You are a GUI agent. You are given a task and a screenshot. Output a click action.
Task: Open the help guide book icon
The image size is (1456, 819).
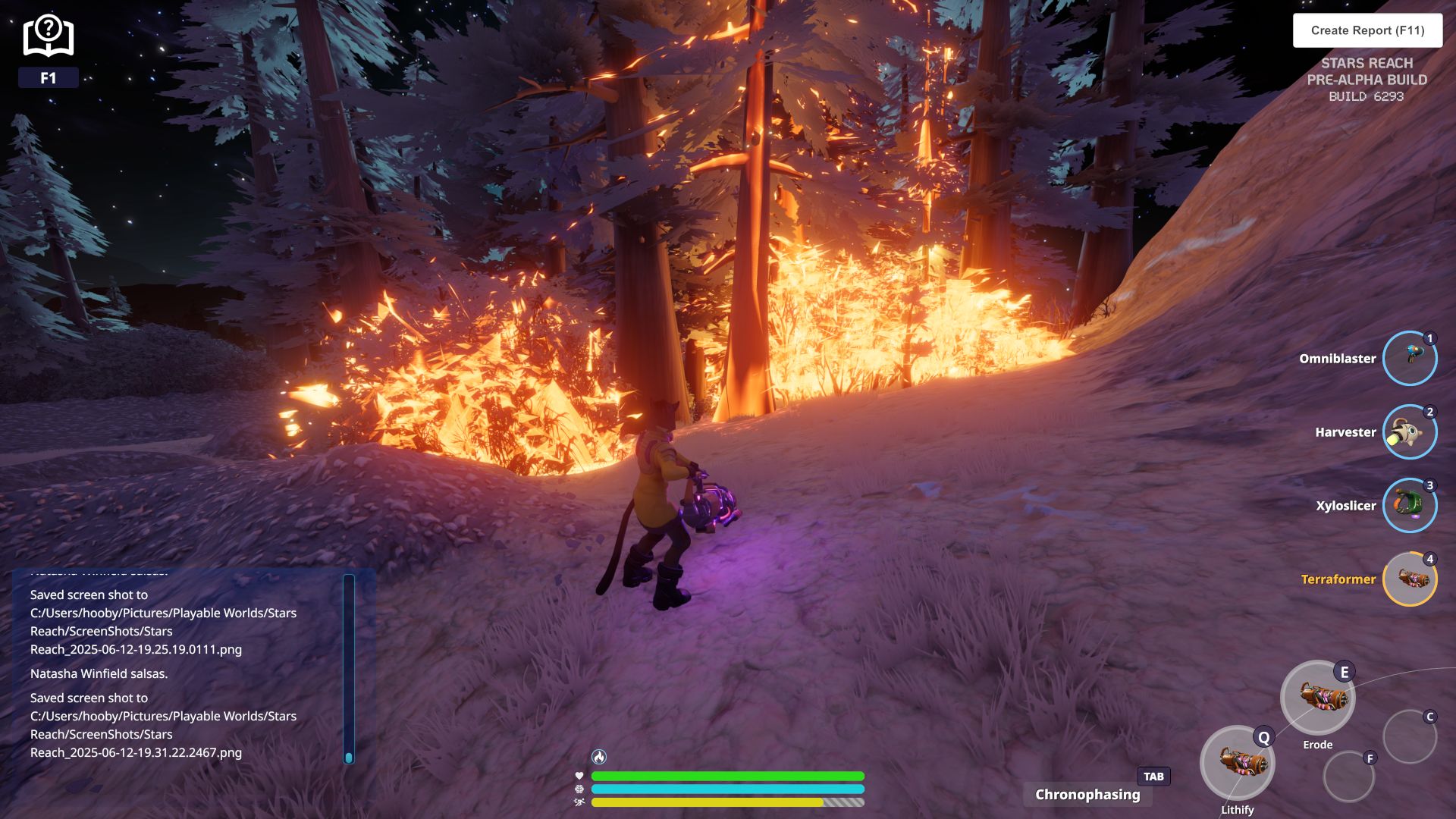(x=49, y=36)
